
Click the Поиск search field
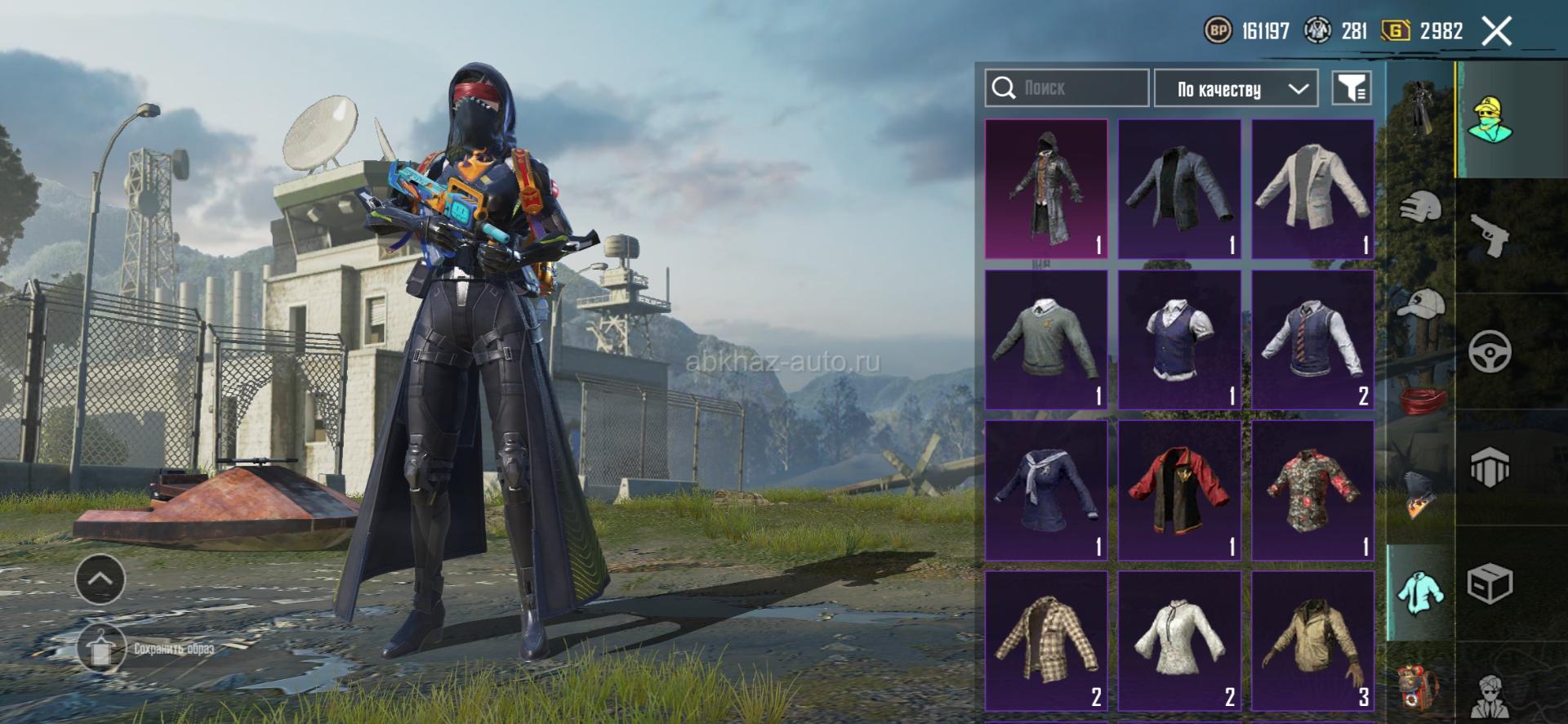1067,88
